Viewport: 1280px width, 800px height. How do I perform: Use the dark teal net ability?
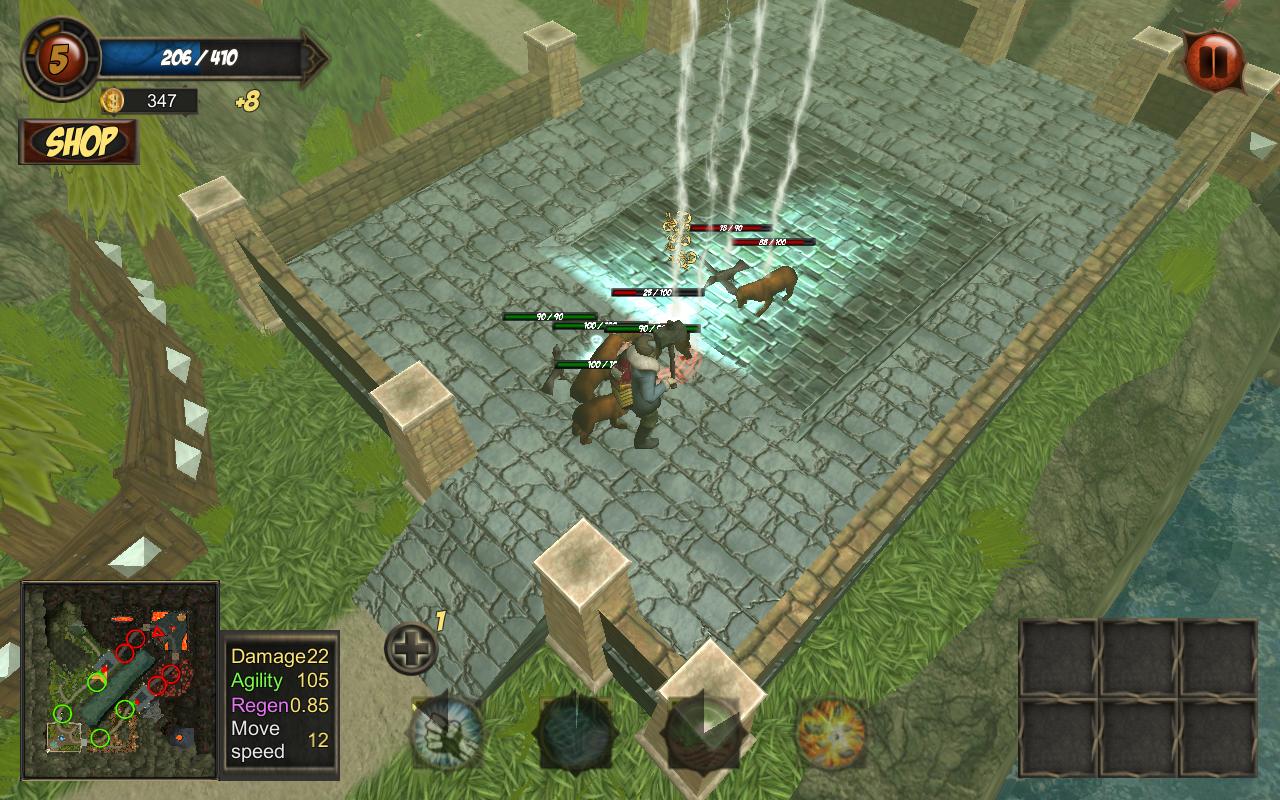tap(575, 733)
